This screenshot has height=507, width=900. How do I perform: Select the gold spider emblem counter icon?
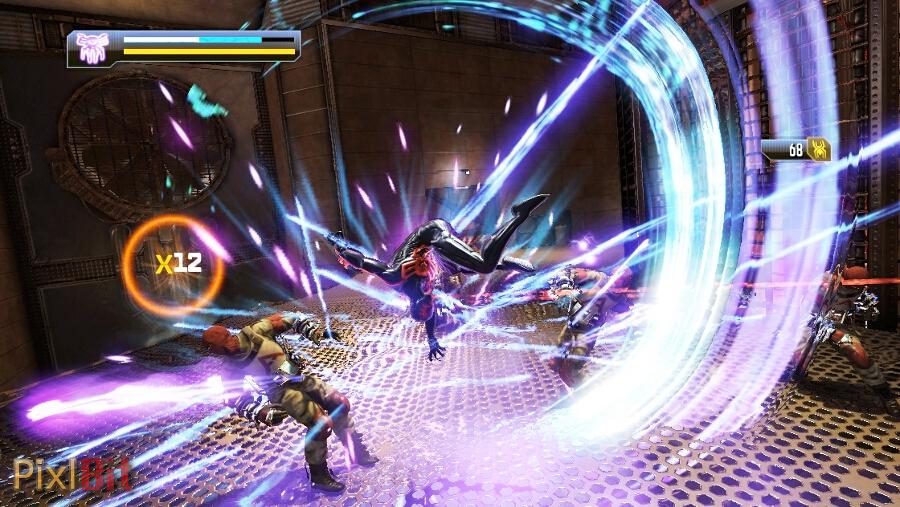pyautogui.click(x=818, y=150)
